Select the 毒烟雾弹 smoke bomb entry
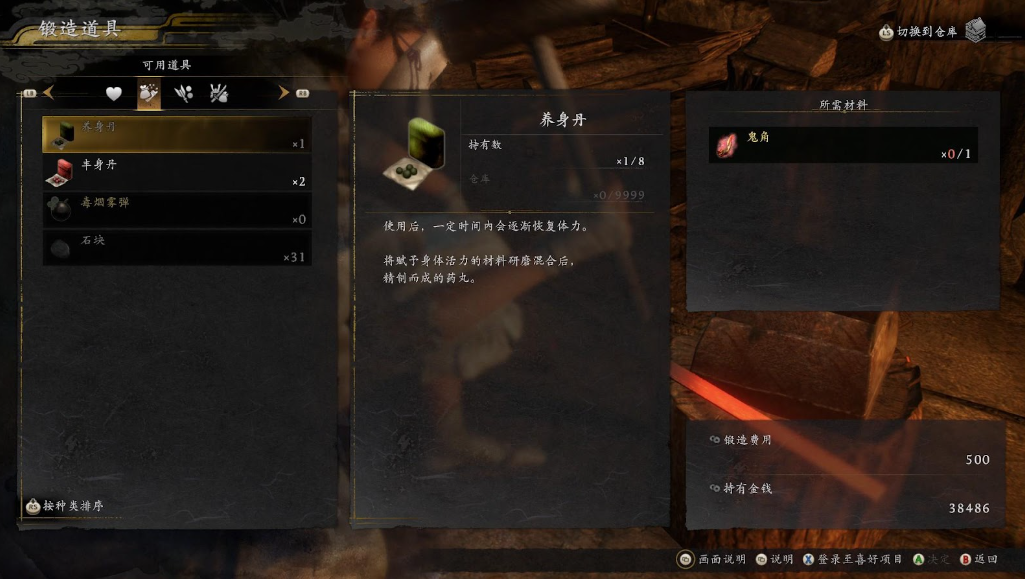This screenshot has height=579, width=1025. coord(176,210)
